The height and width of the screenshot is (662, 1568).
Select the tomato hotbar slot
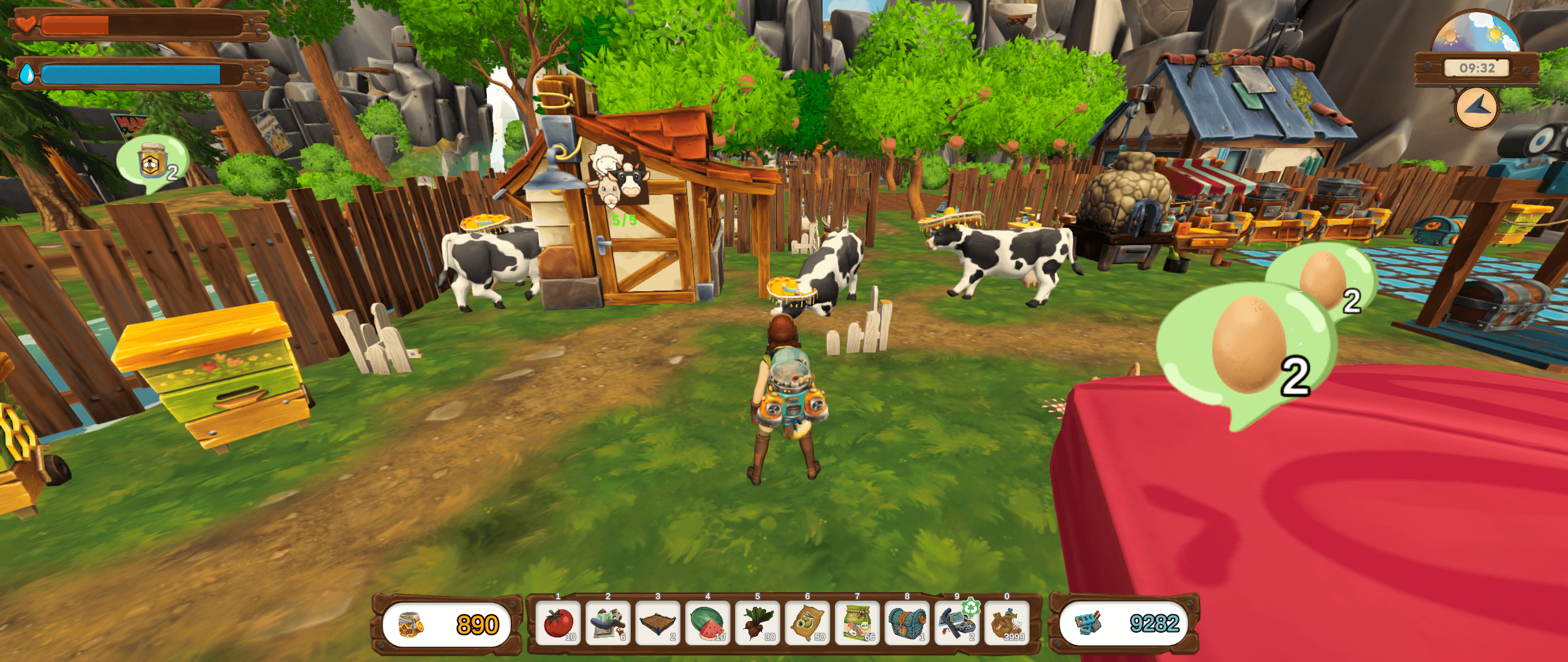(x=559, y=623)
